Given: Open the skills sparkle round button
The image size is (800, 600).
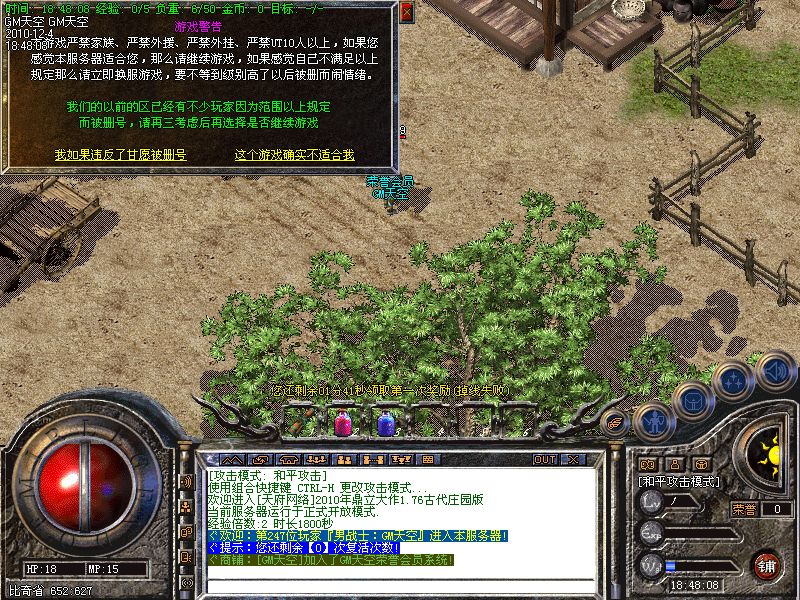Looking at the screenshot, I should [x=733, y=381].
